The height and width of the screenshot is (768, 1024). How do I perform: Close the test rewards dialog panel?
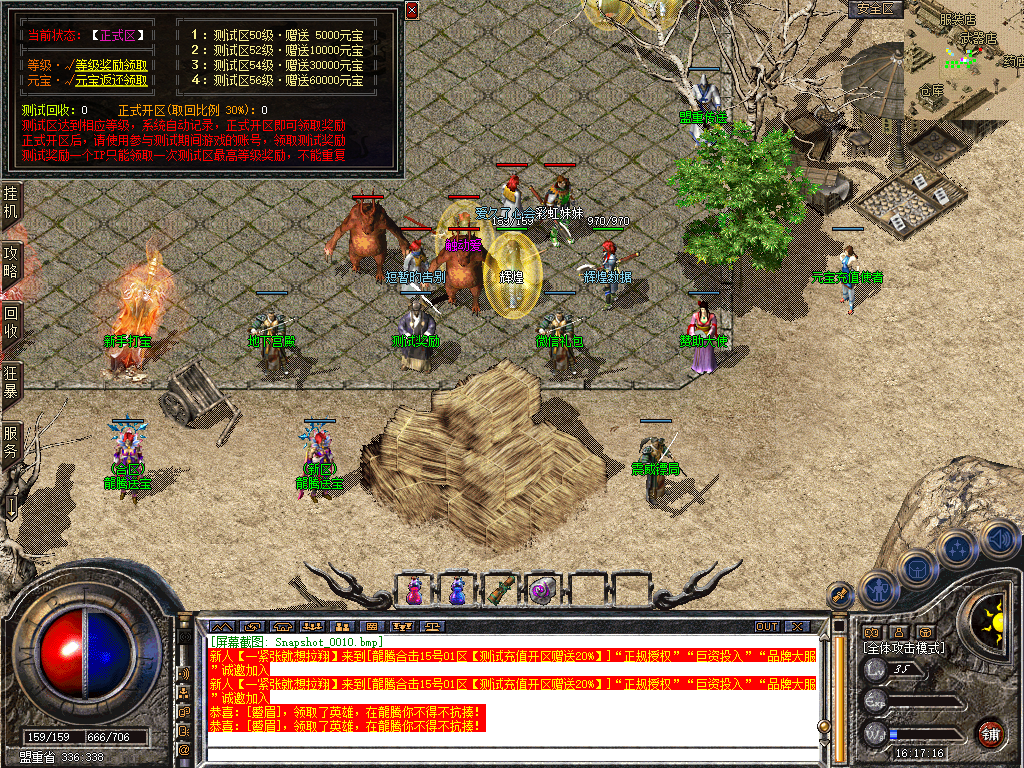click(412, 10)
